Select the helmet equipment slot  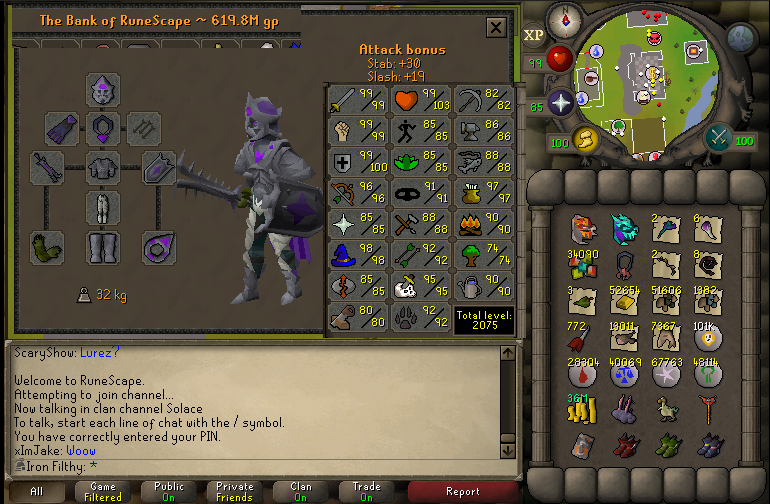tap(103, 90)
